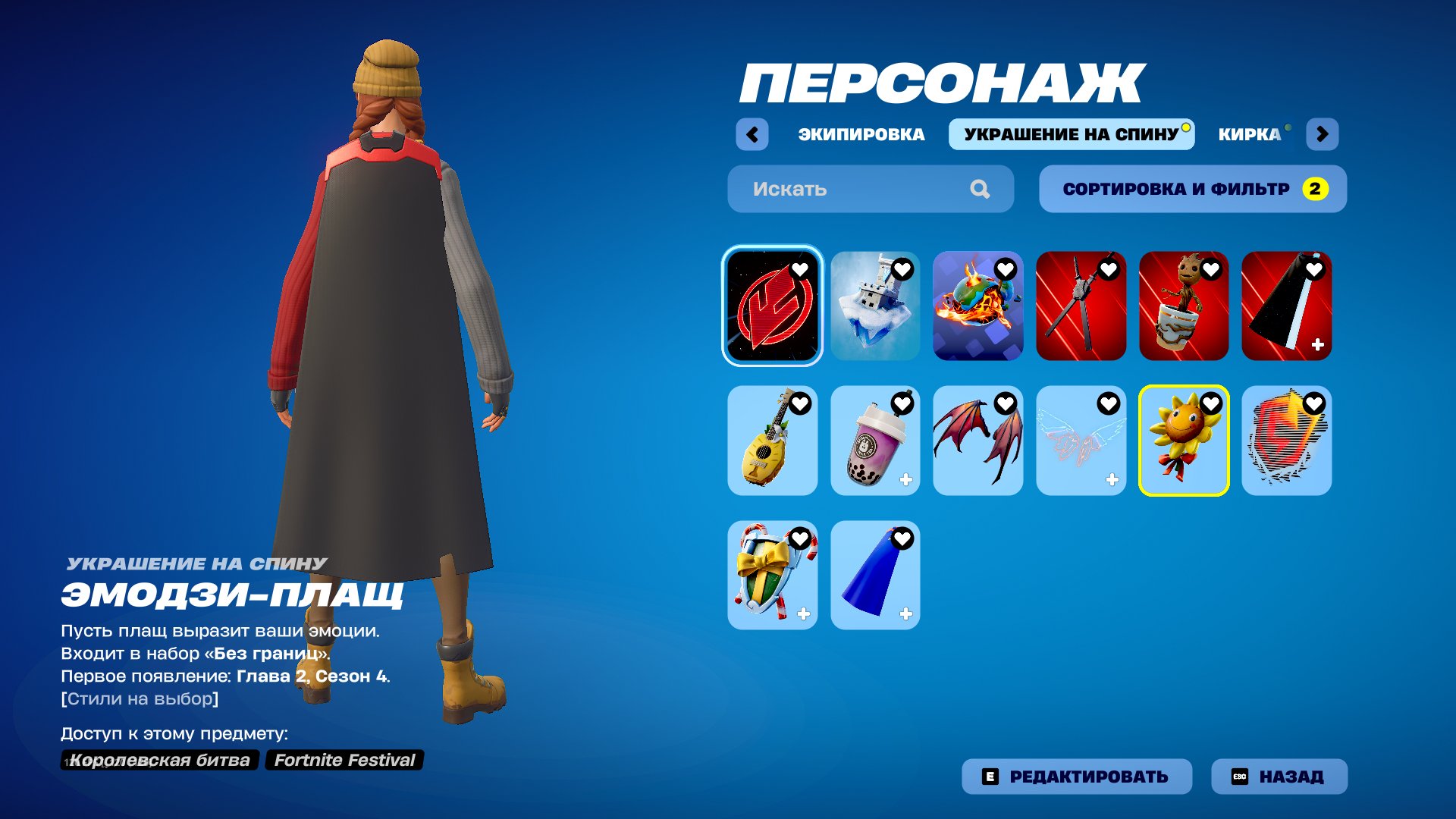The image size is (1456, 819).
Task: Click the right arrow toward Кирка
Action: (1323, 133)
